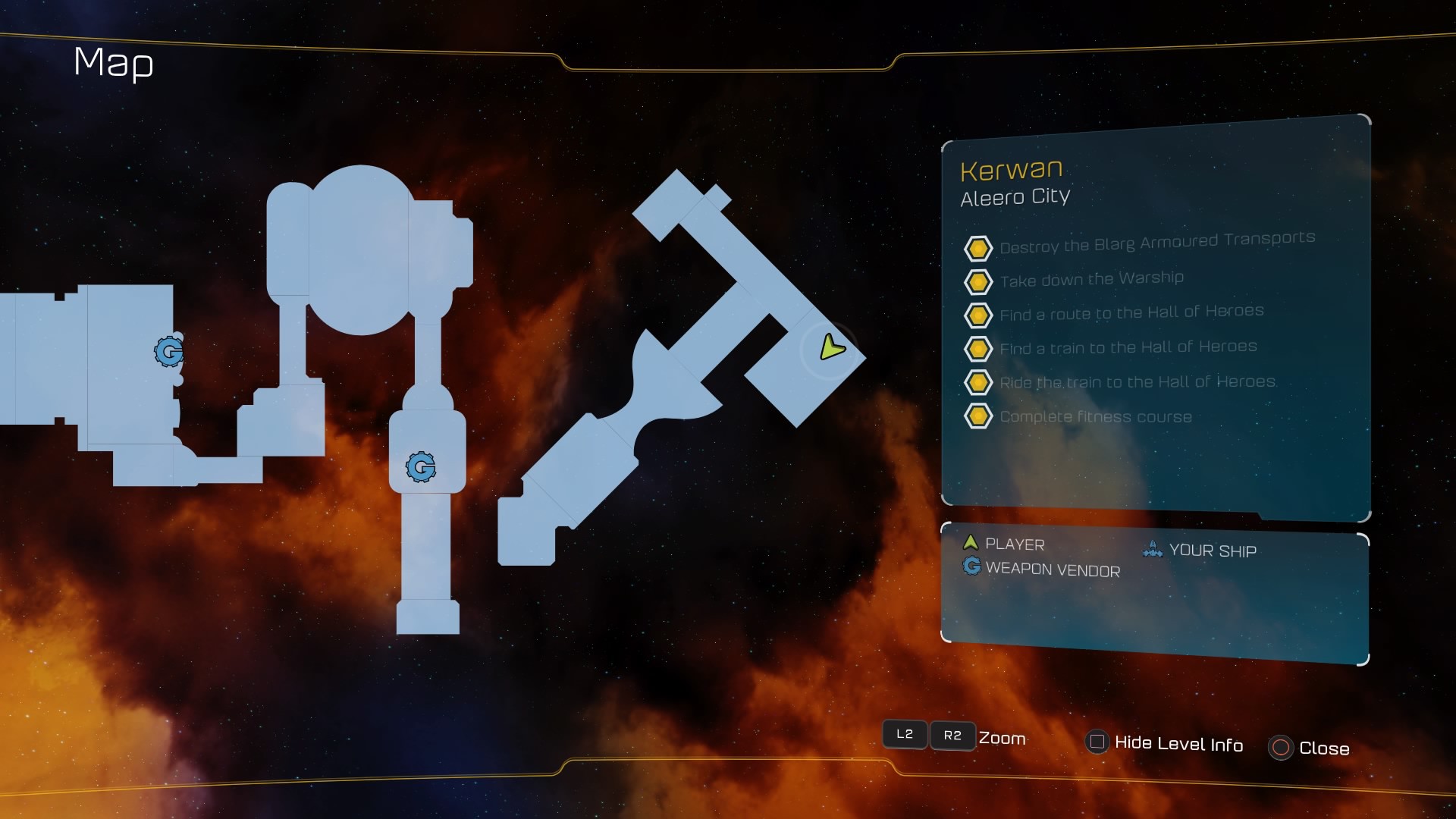Pick 'Find a route to the Hall of Heroes'
1456x819 pixels.
coord(1131,312)
